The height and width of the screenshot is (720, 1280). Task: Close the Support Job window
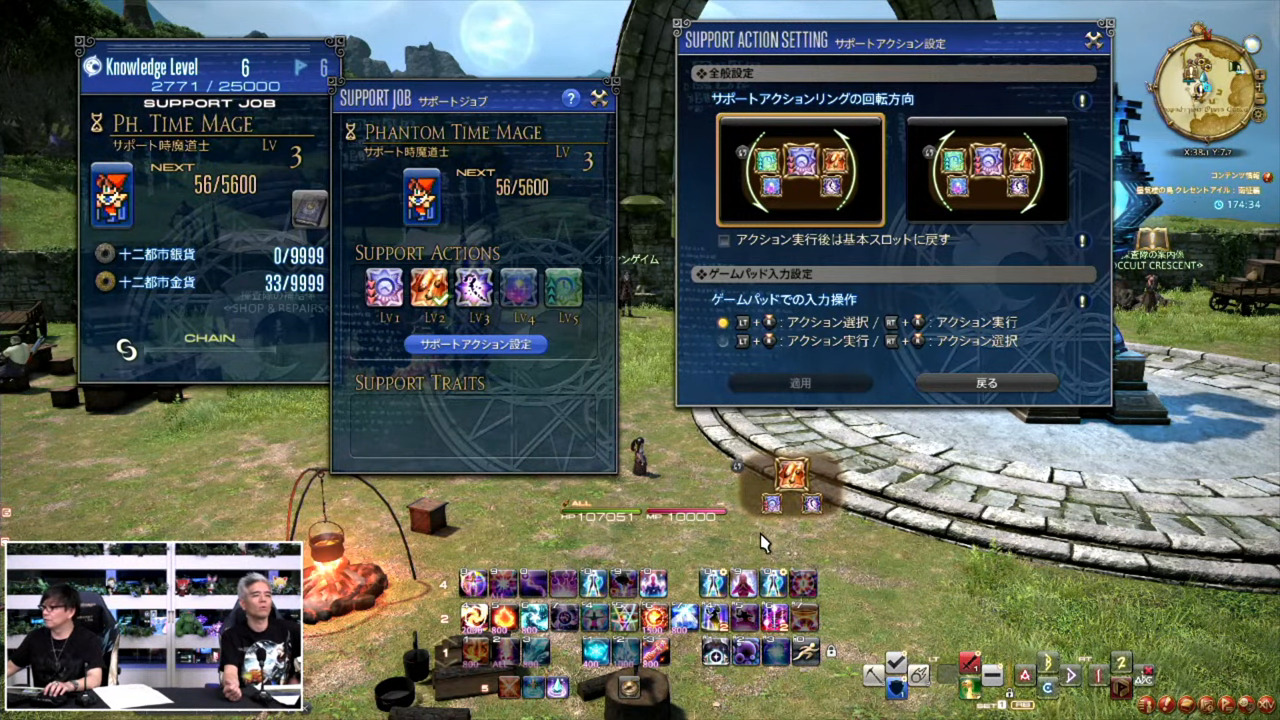click(x=599, y=98)
